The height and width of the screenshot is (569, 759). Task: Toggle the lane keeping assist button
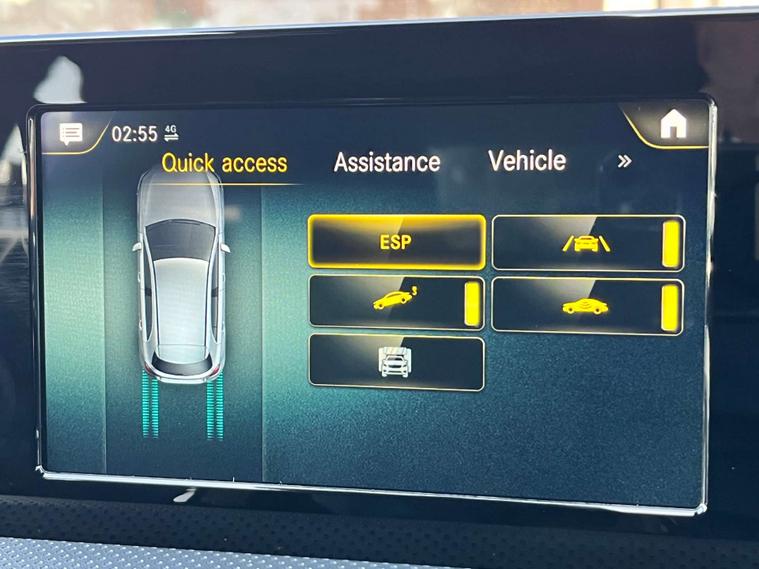point(587,243)
